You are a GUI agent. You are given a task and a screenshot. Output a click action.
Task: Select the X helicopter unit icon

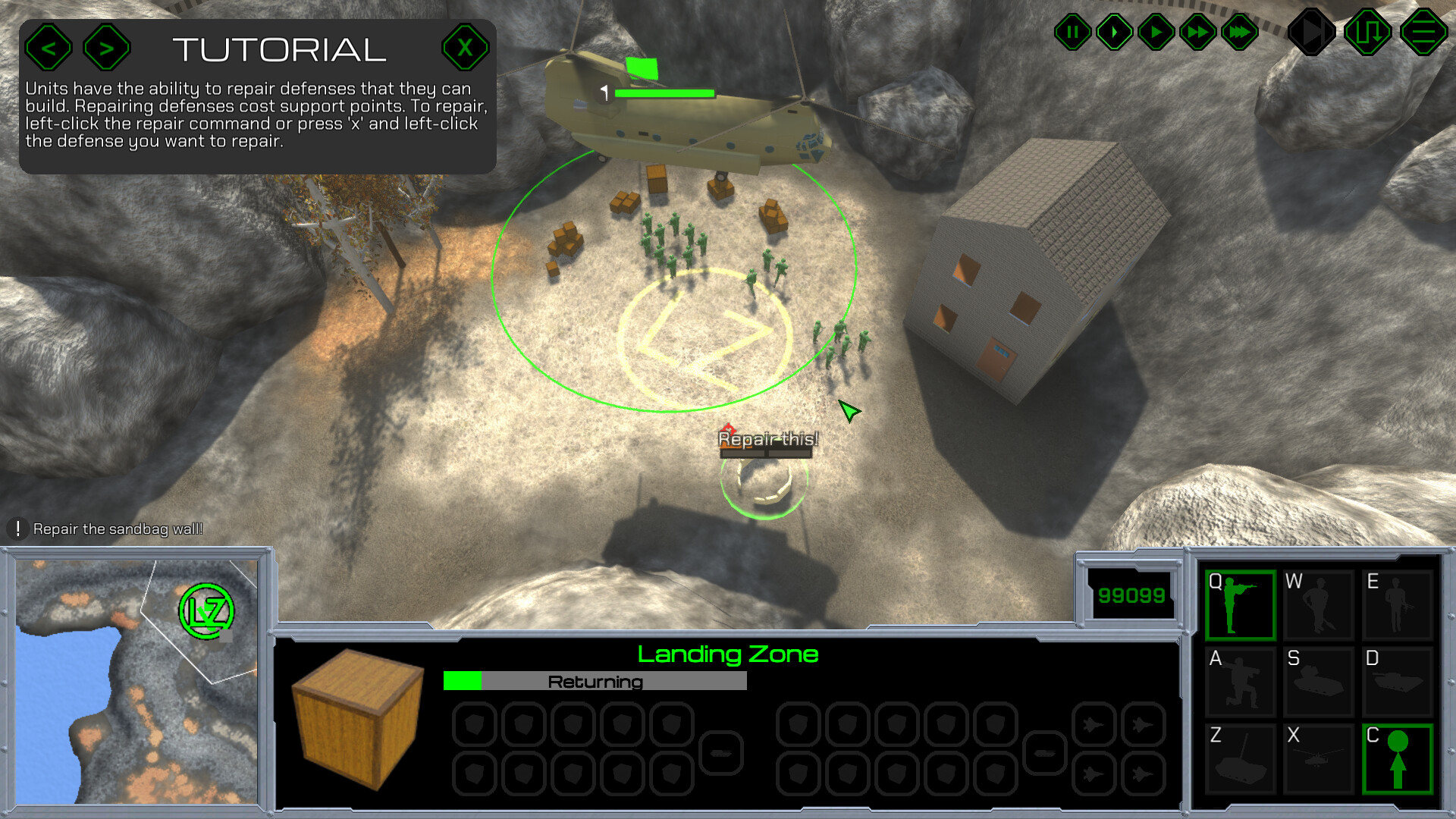coord(1319,758)
